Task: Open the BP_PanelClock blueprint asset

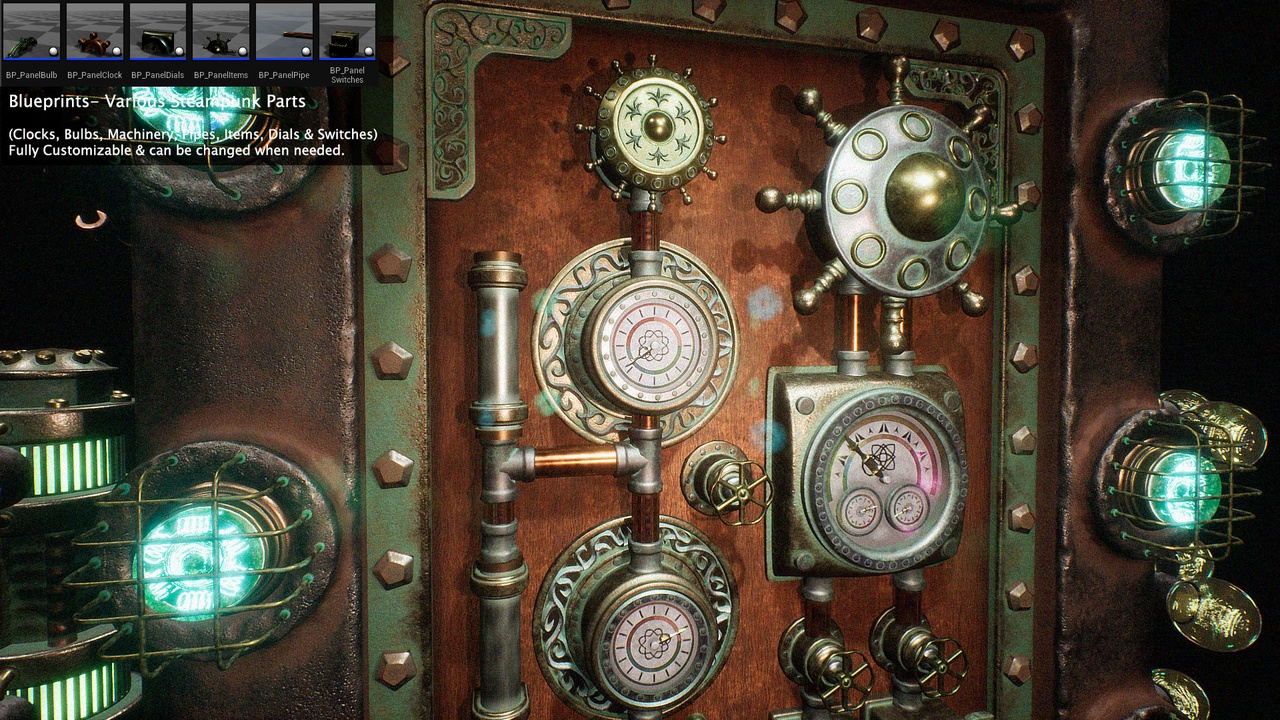Action: 95,32
